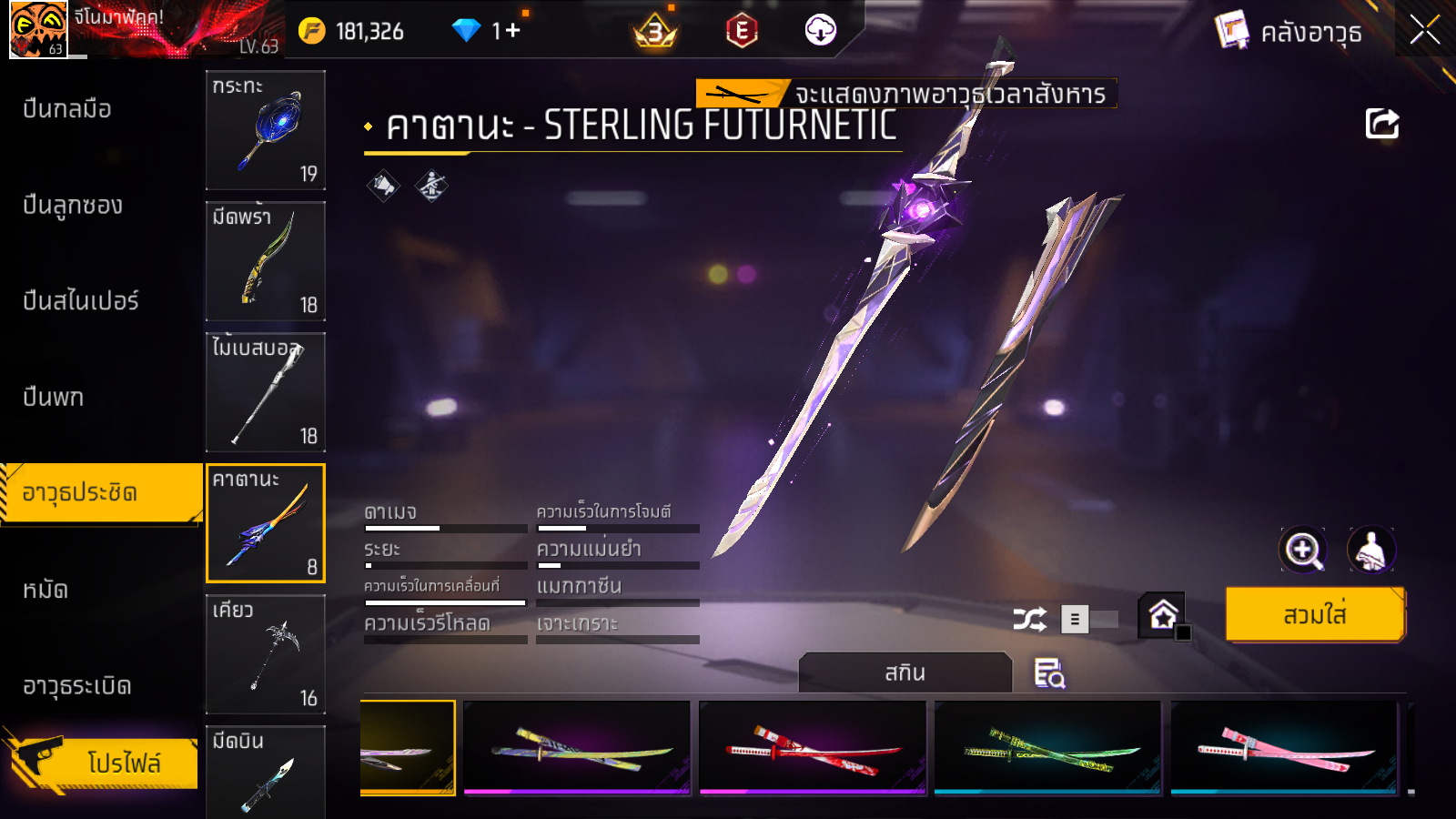Select the ปืนกลมือ category
1456x819 pixels.
point(67,109)
